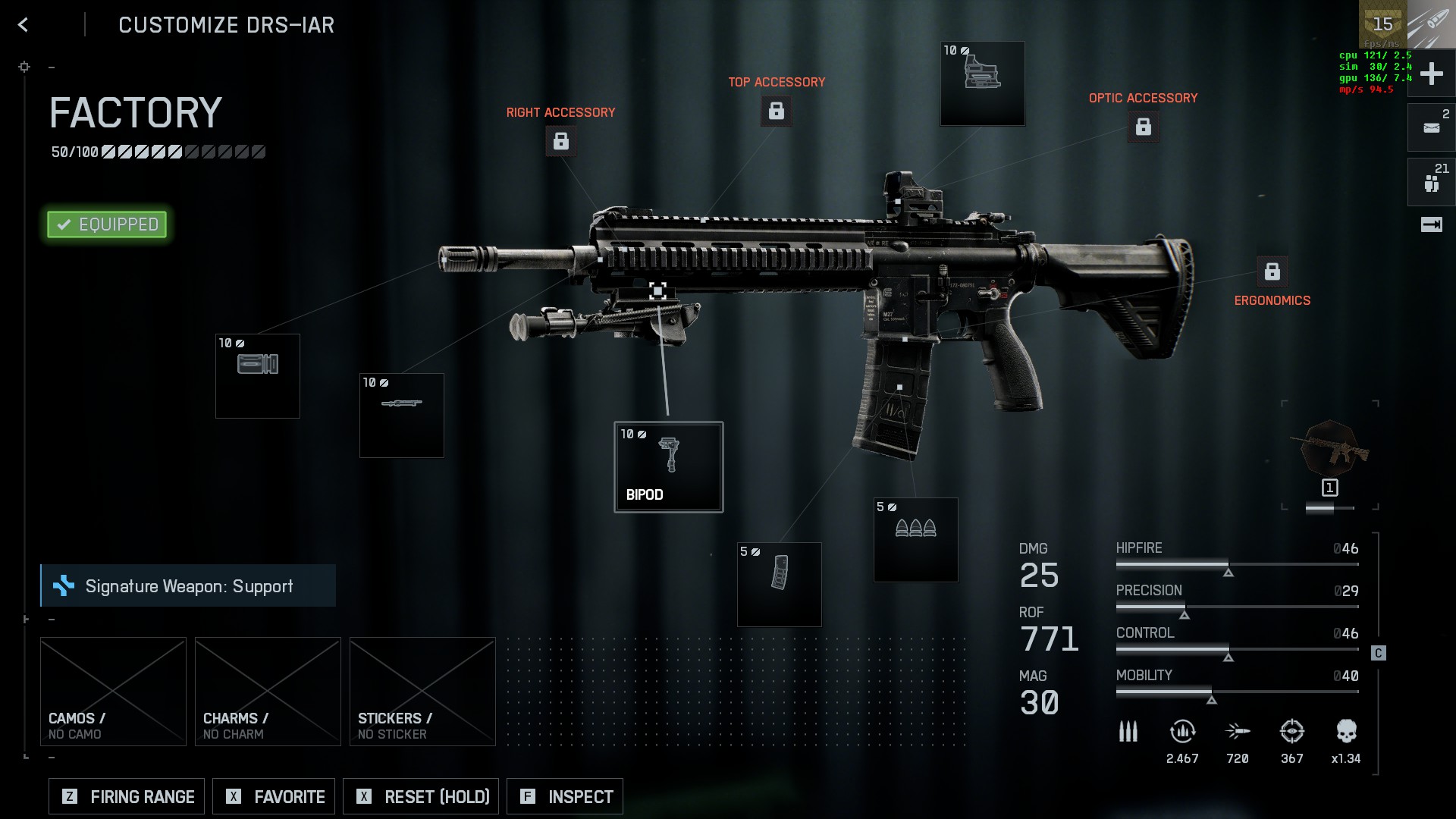Click the Inspect button

point(564,796)
